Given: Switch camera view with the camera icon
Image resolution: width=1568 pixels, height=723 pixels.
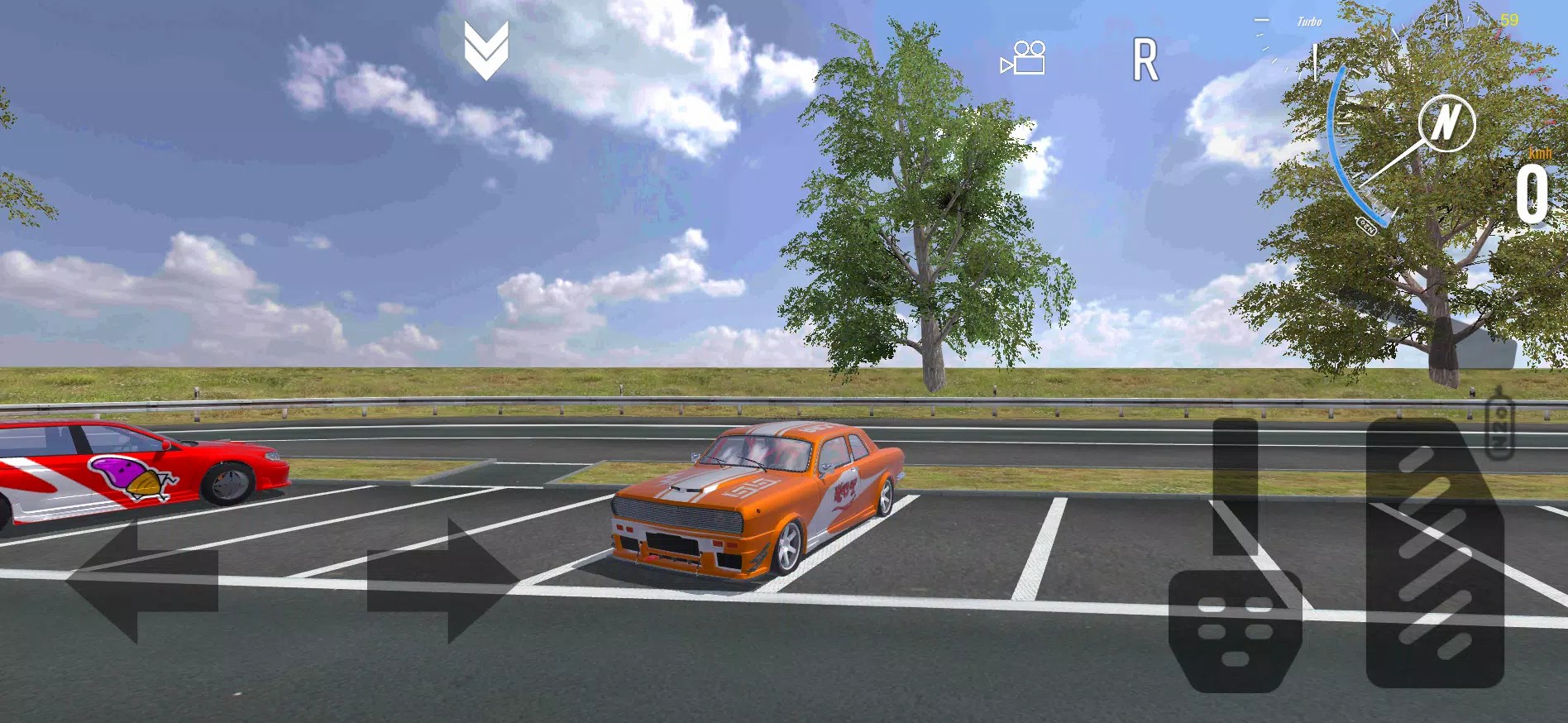Looking at the screenshot, I should pos(1024,59).
